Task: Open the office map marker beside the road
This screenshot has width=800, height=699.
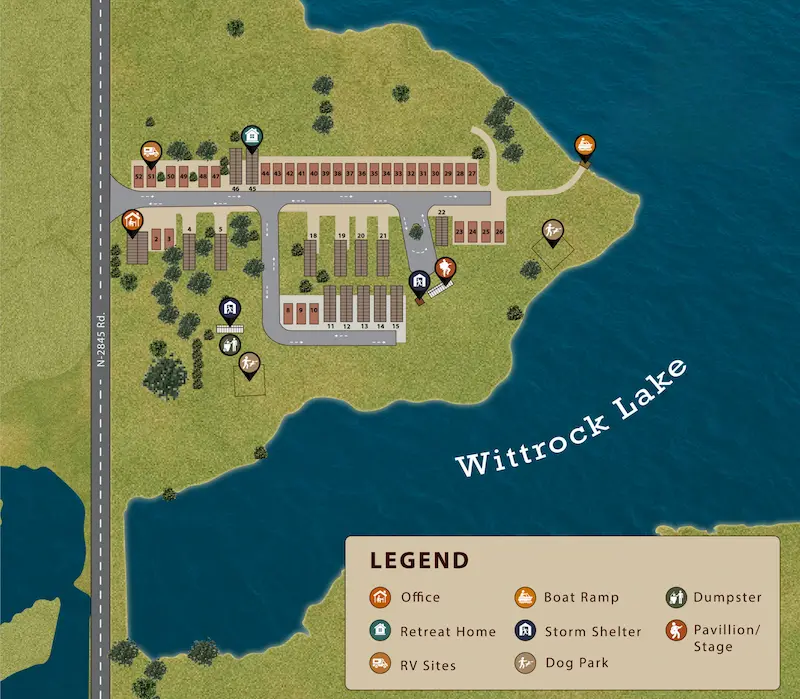Action: coord(132,221)
